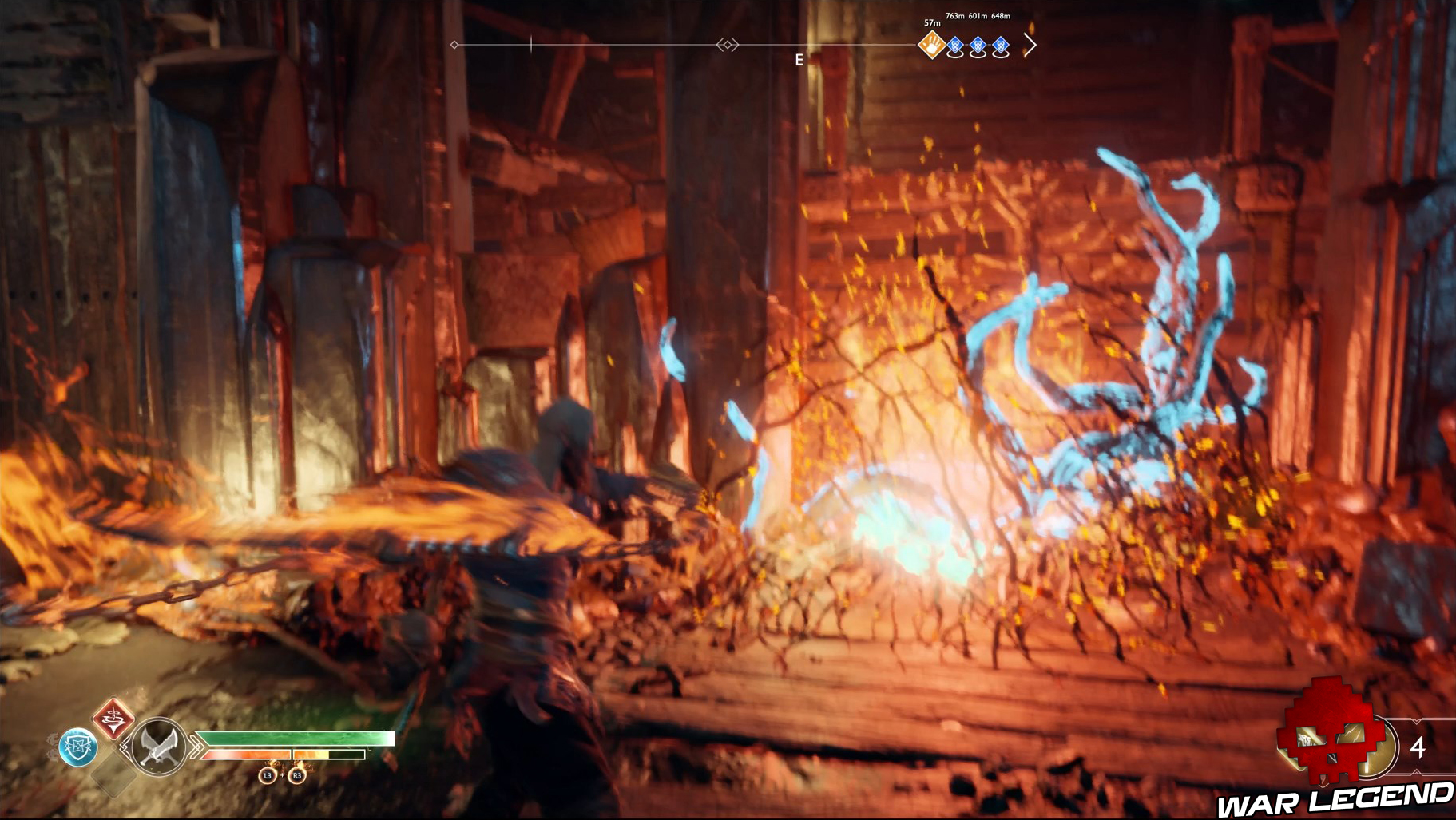The height and width of the screenshot is (820, 1456).
Task: Click the first blue troll marker at 763m
Action: pyautogui.click(x=955, y=46)
